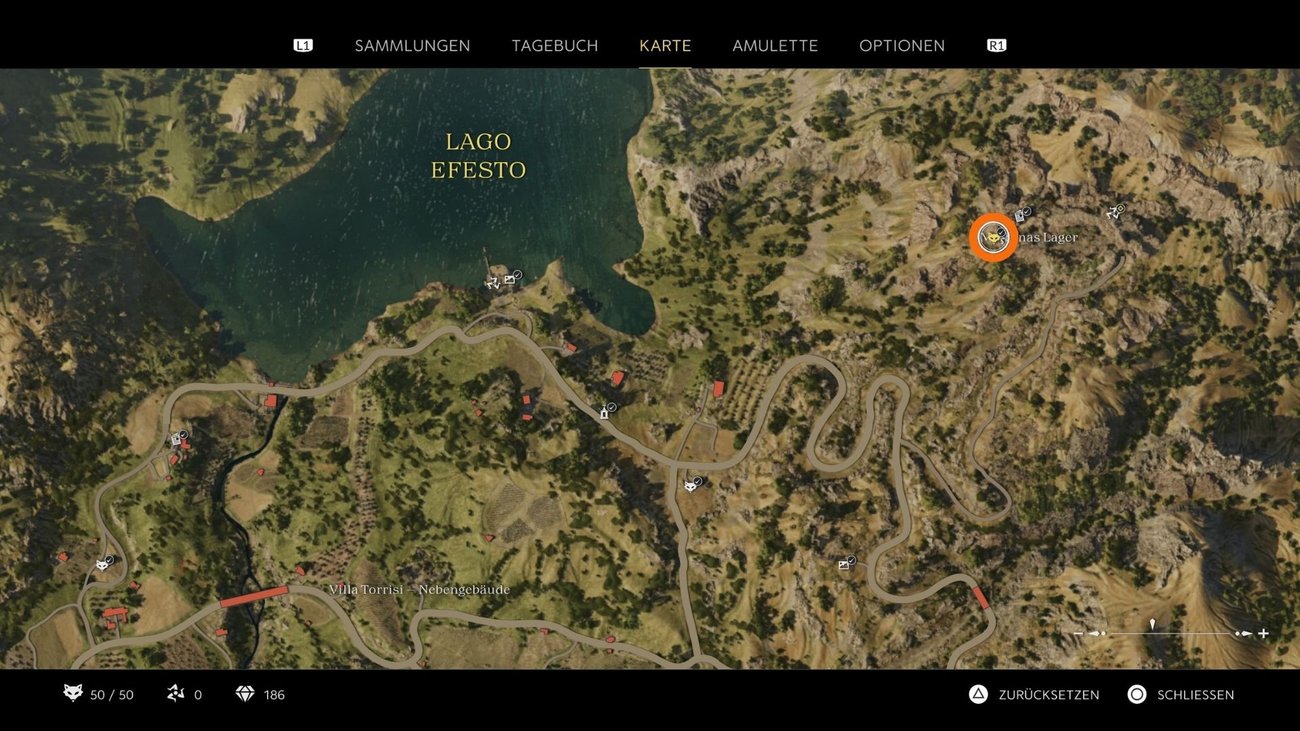
Task: Select the photo marker on the Lago Efesto shore
Action: 511,278
